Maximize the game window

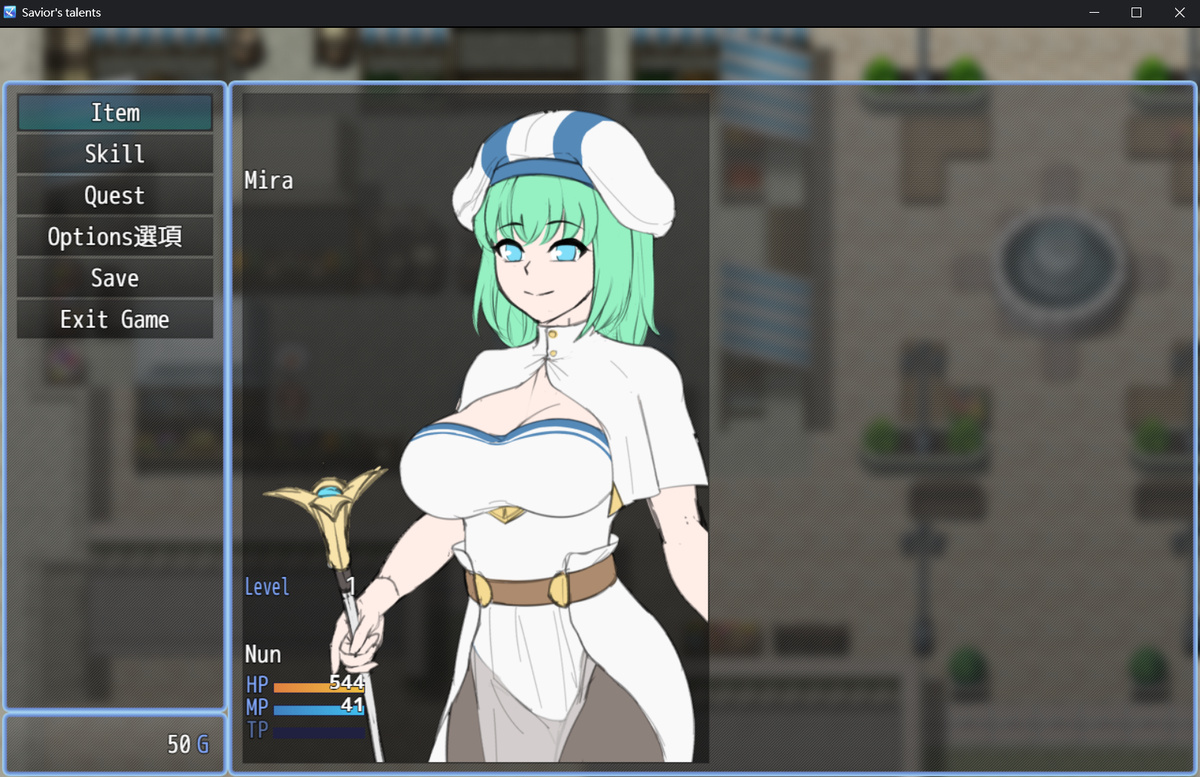pos(1136,13)
